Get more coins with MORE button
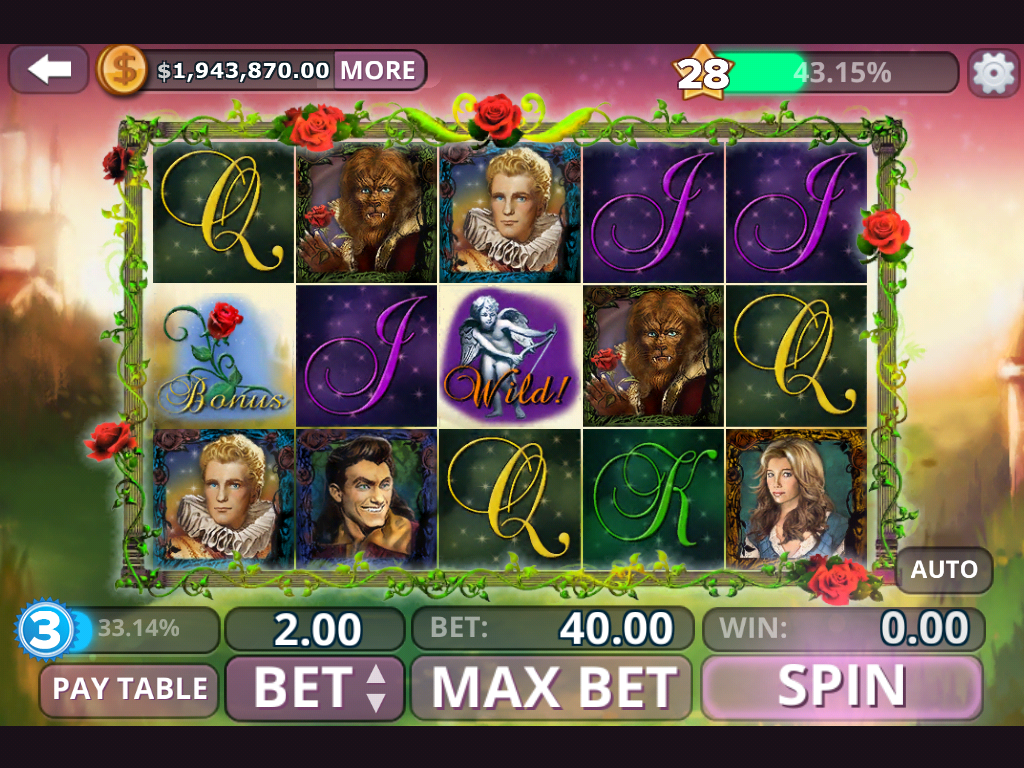Screen dimensions: 1024x768 [x=378, y=70]
